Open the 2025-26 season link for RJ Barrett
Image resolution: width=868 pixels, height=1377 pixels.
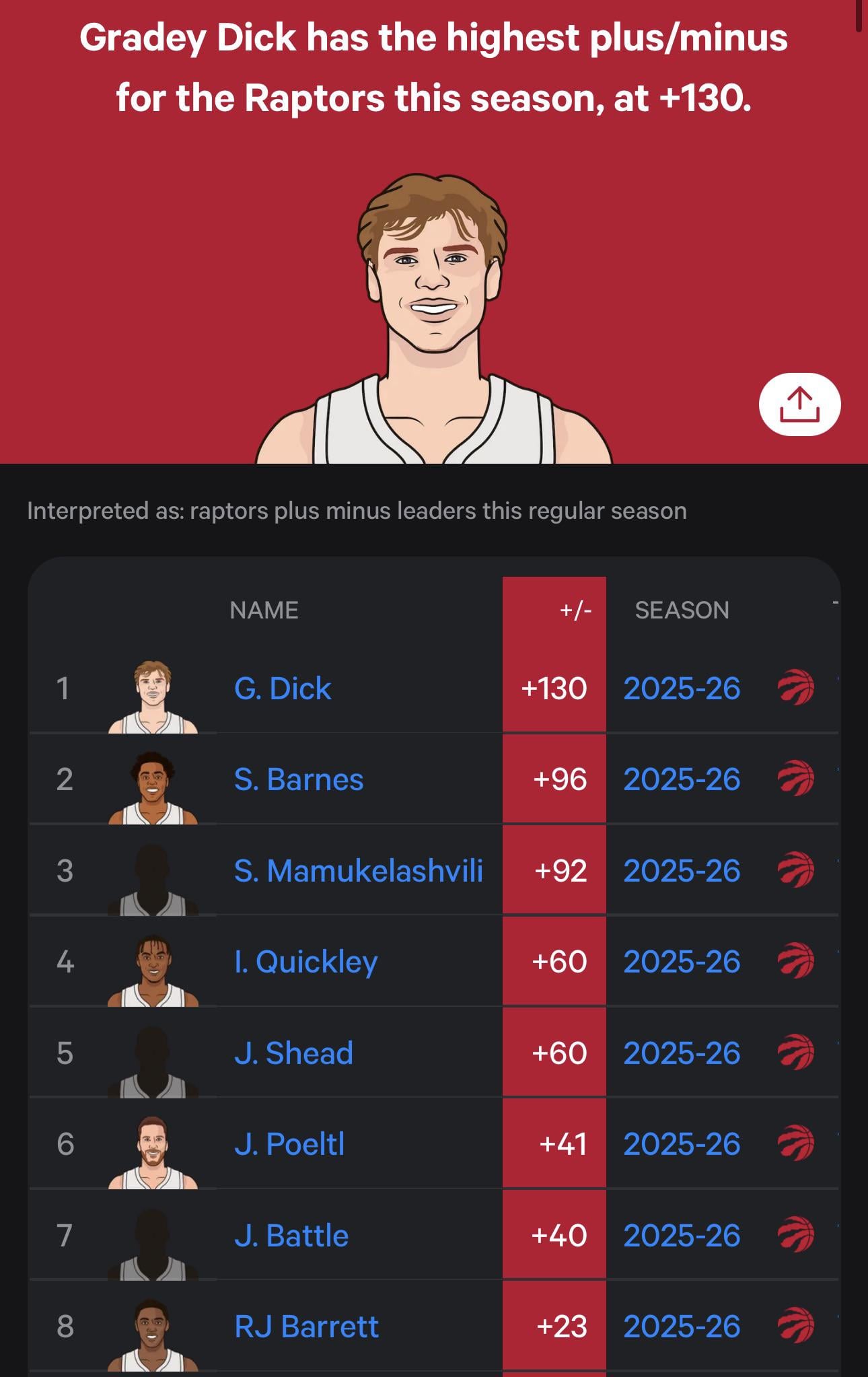tap(682, 1327)
